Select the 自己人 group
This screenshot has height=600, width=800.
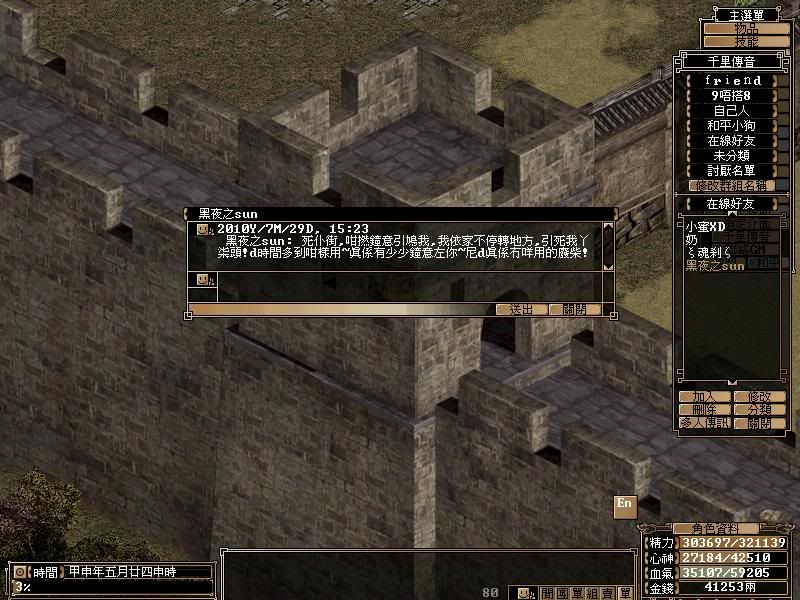click(733, 111)
